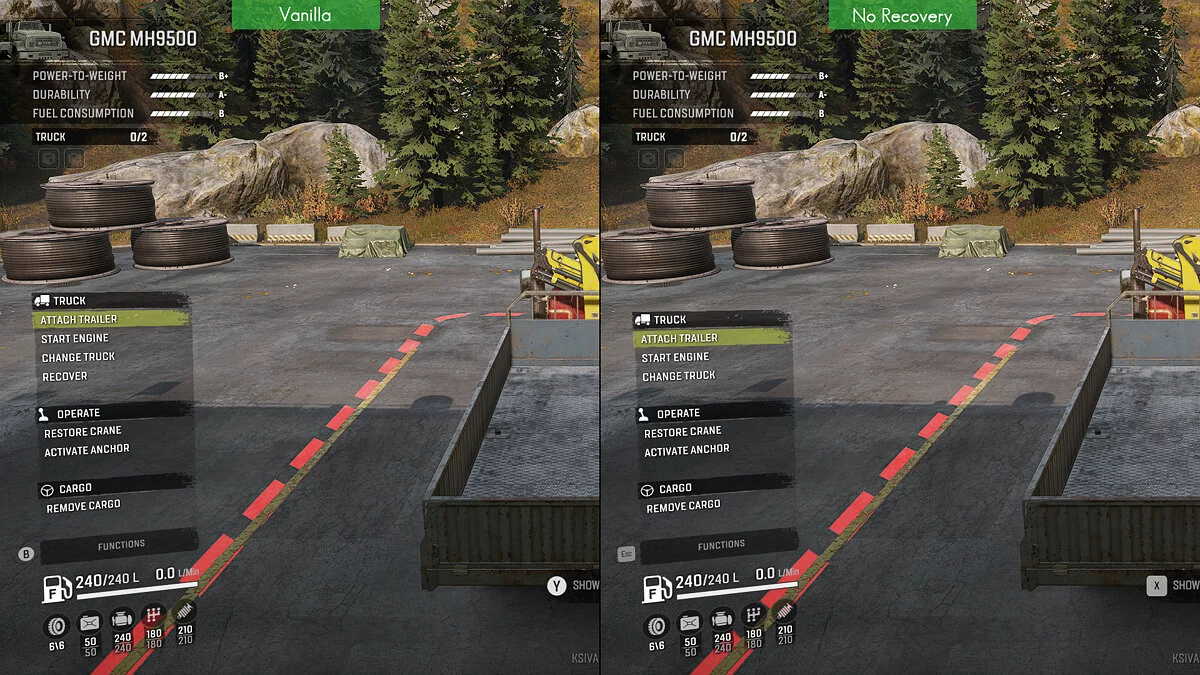Select Attach Trailer in the No Recovery screenshot
This screenshot has height=675, width=1200.
click(x=679, y=338)
